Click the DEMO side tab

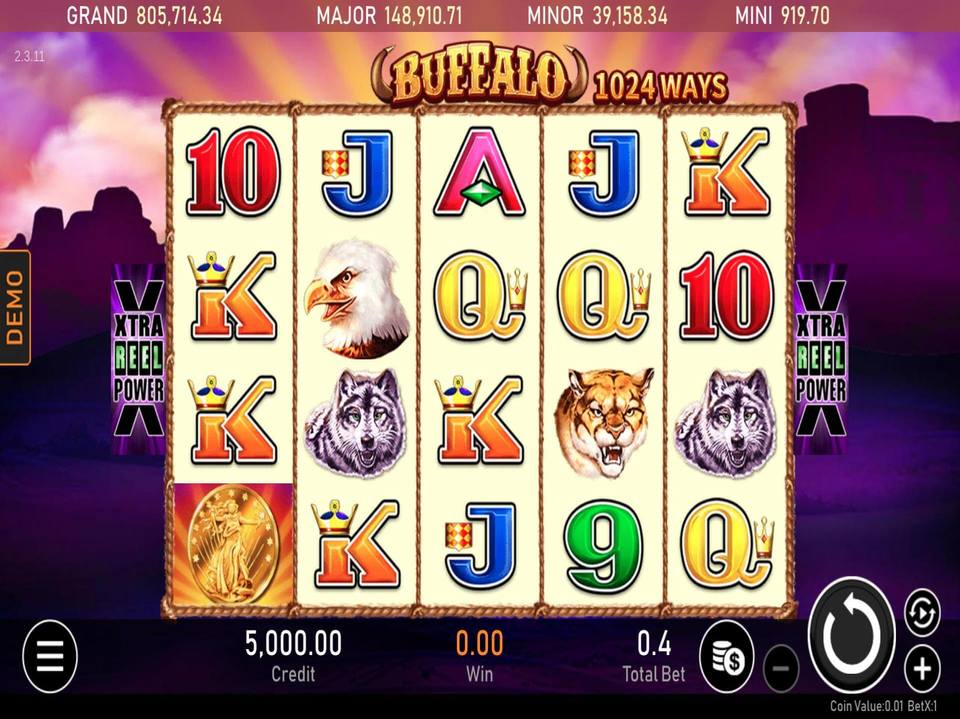click(15, 307)
